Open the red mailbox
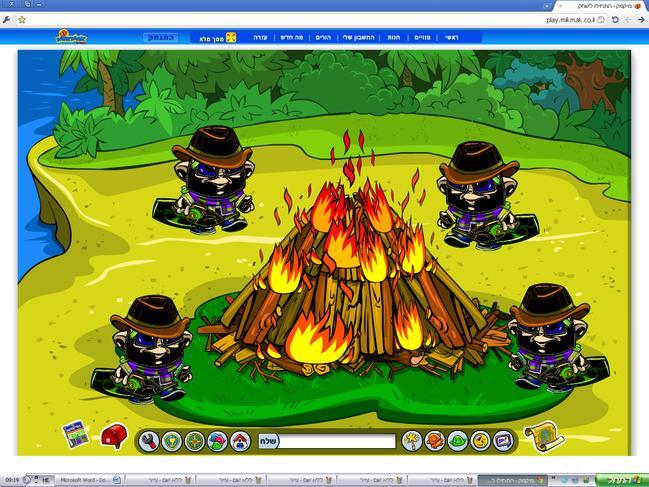The width and height of the screenshot is (649, 487). (113, 436)
